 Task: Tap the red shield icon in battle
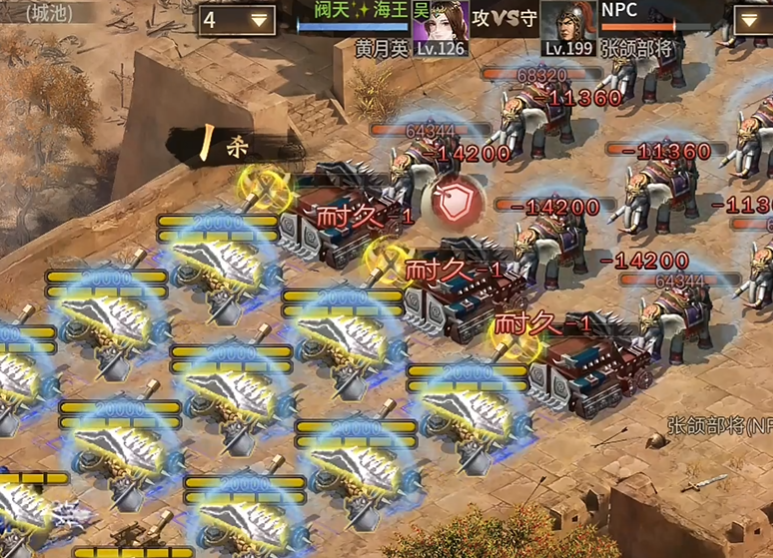pos(457,203)
